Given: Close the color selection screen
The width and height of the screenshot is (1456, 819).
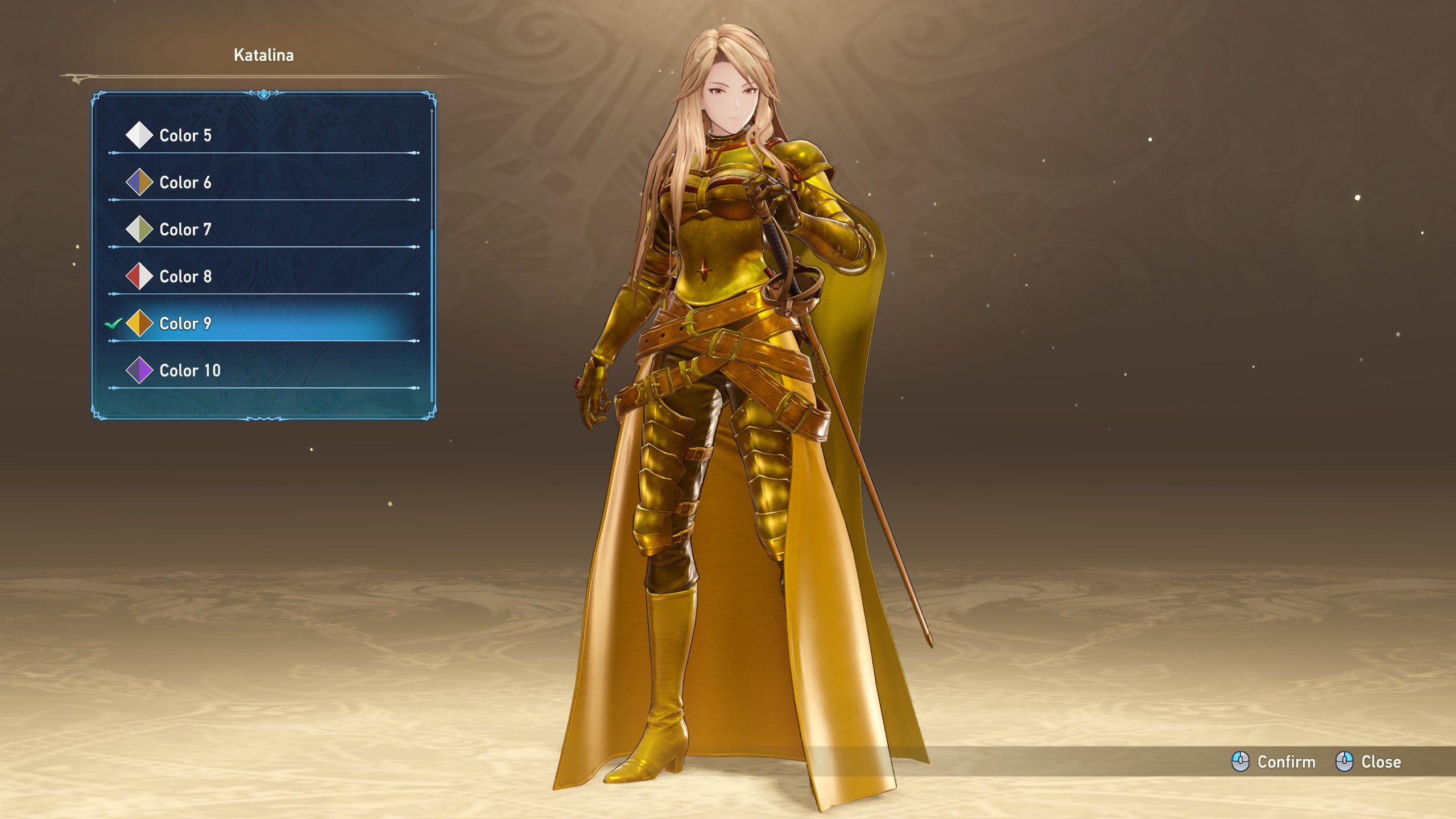Looking at the screenshot, I should [x=1368, y=762].
